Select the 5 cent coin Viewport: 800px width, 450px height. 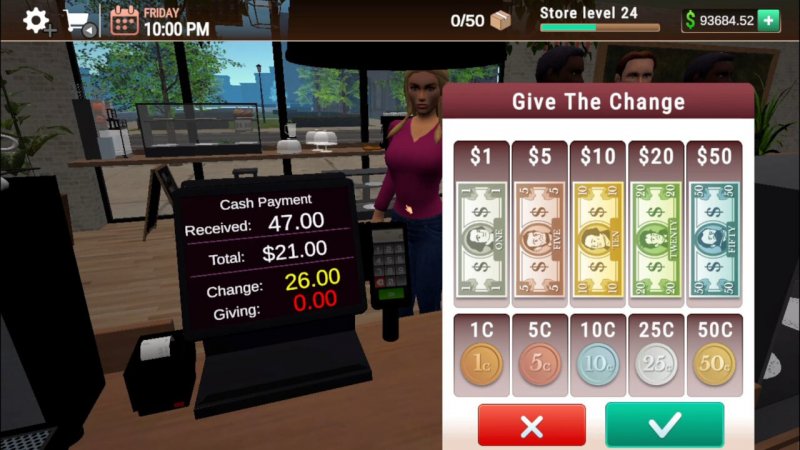[x=540, y=365]
